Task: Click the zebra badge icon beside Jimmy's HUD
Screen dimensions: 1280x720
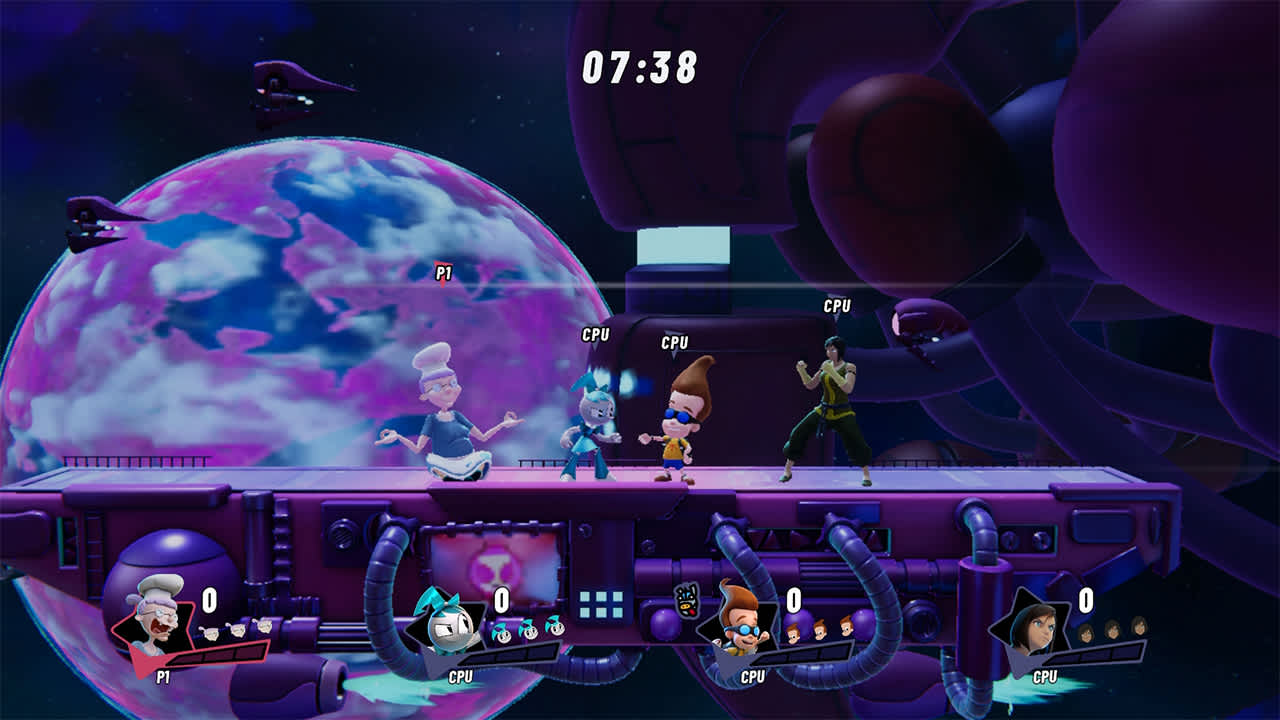Action: point(684,598)
